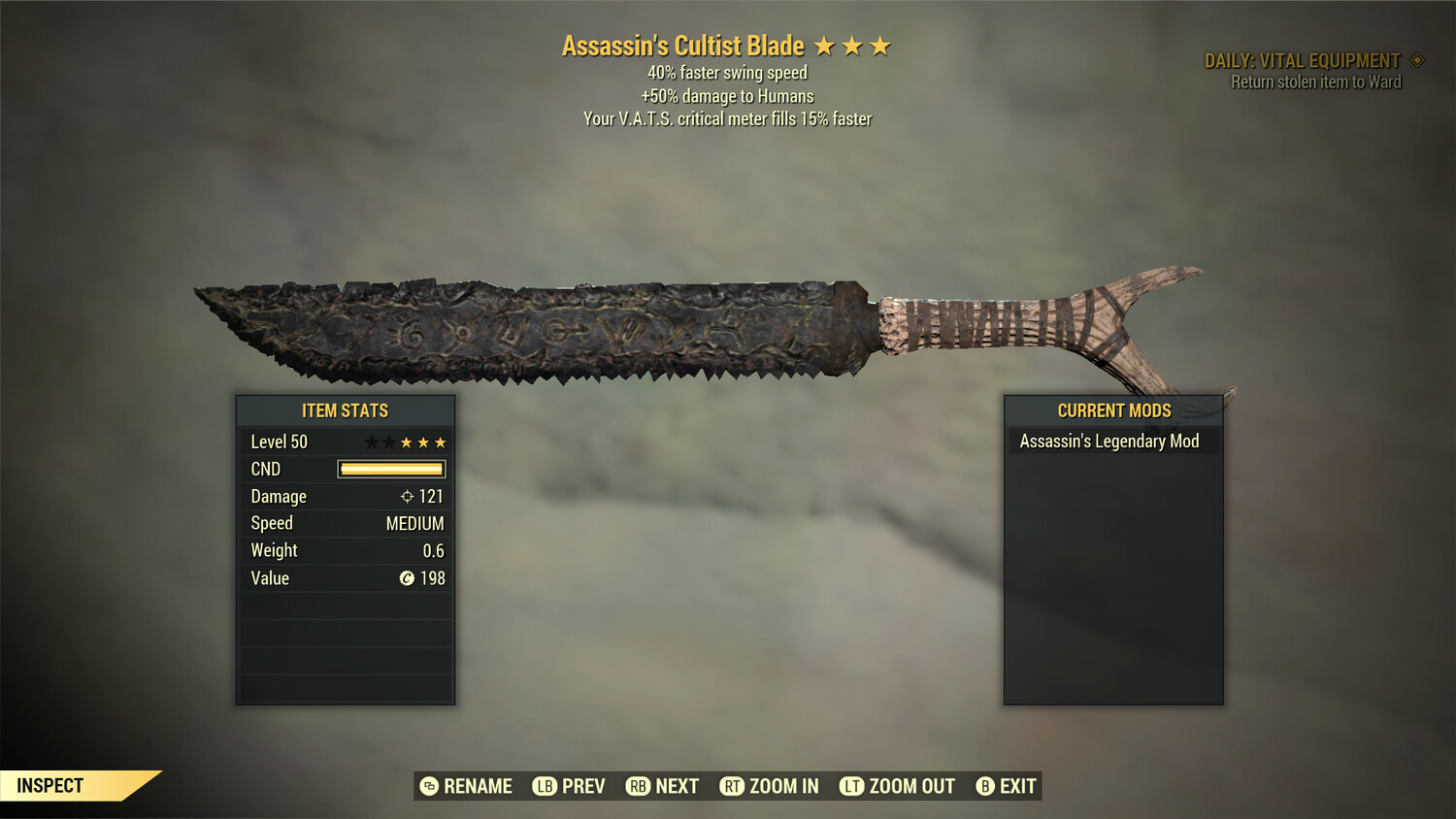Click the diamond icon beside Daily: Vital Equipment
1456x819 pixels.
tap(1417, 59)
